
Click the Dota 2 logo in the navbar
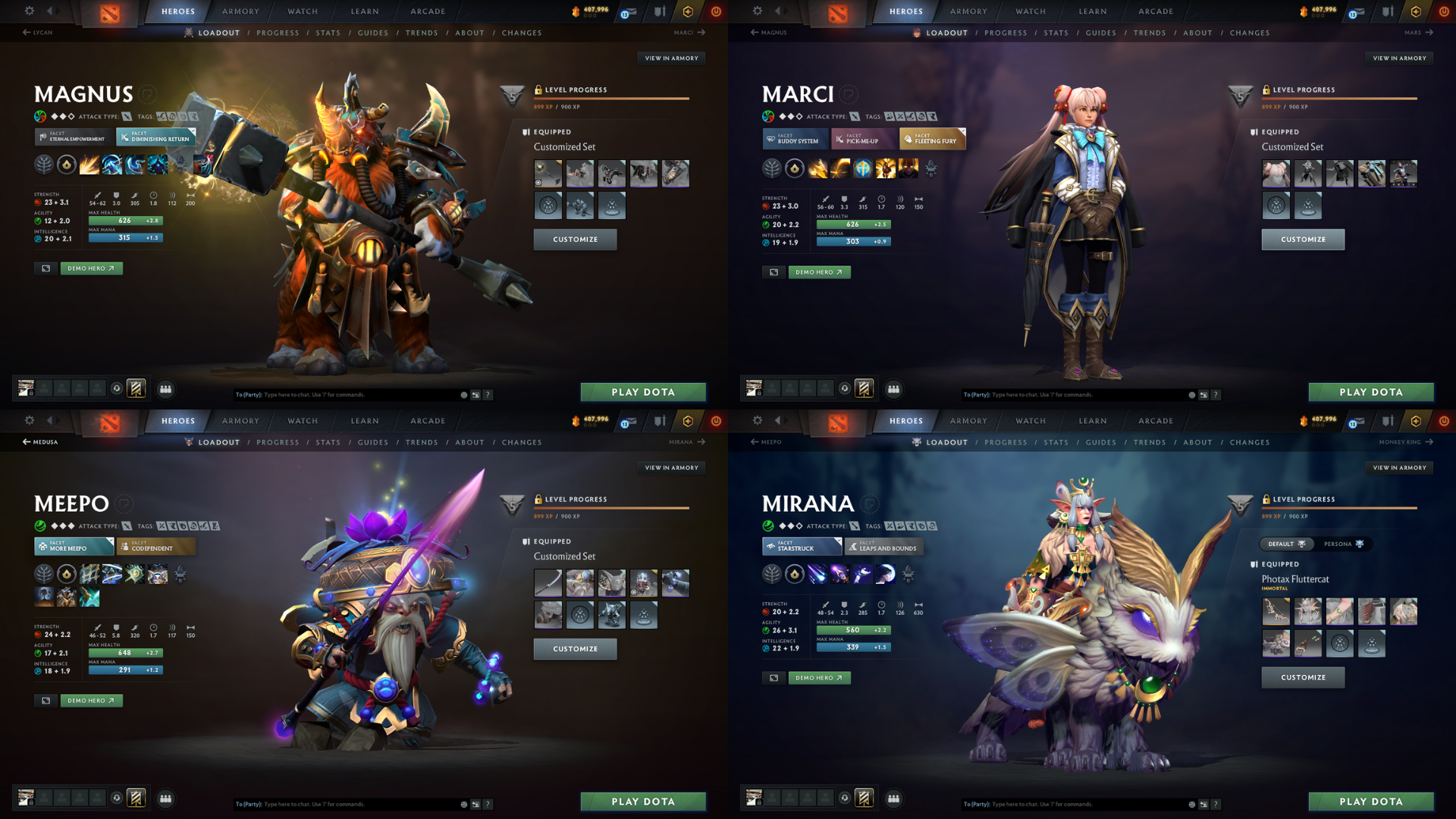(110, 11)
